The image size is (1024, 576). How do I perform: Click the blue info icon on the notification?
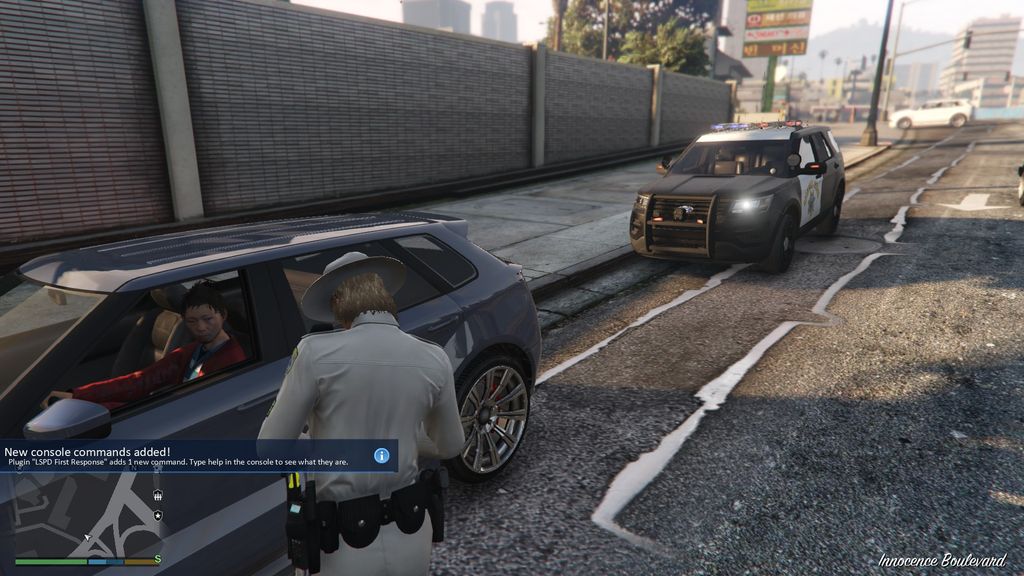coord(381,455)
